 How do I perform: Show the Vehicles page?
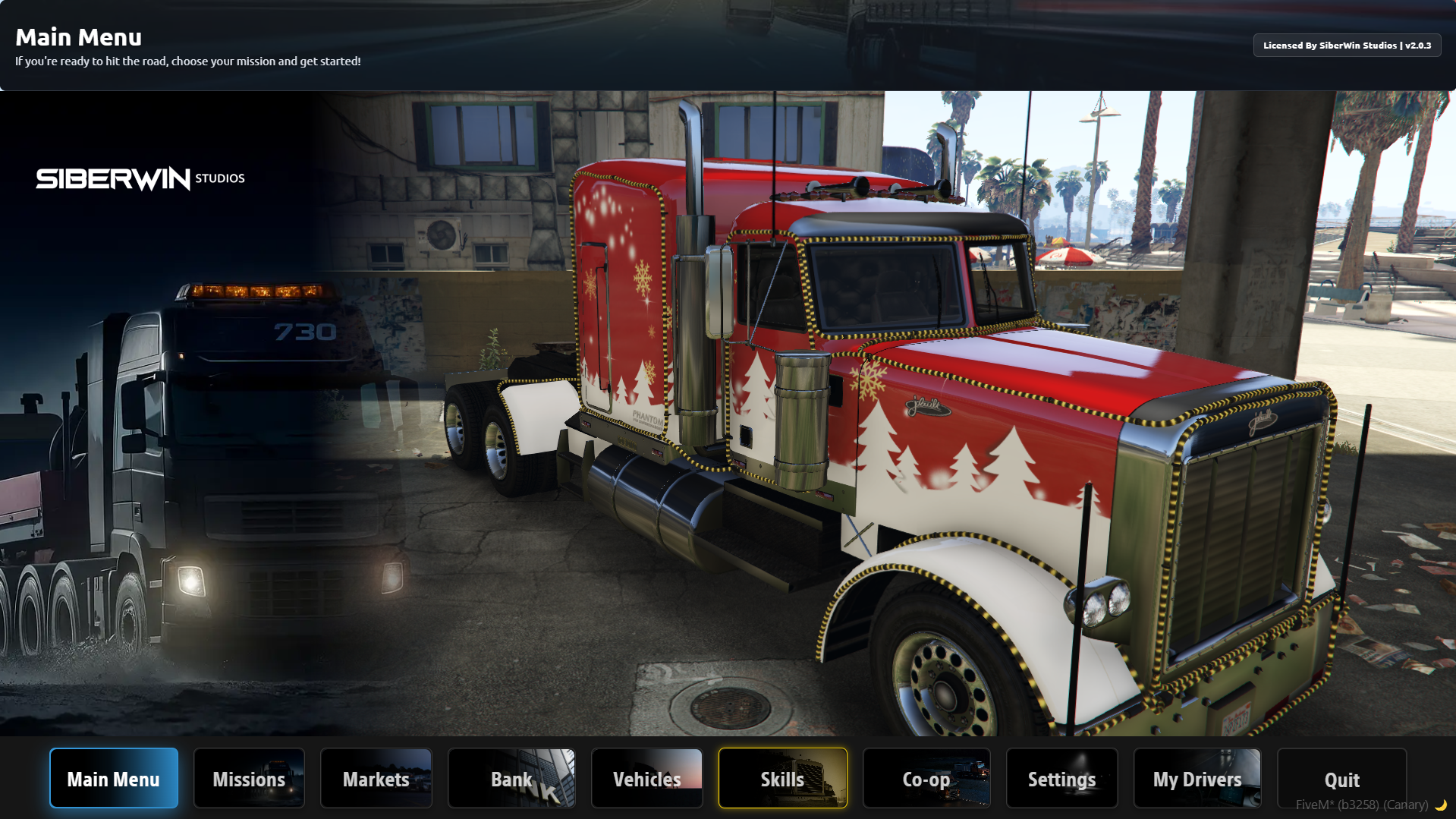coord(646,779)
